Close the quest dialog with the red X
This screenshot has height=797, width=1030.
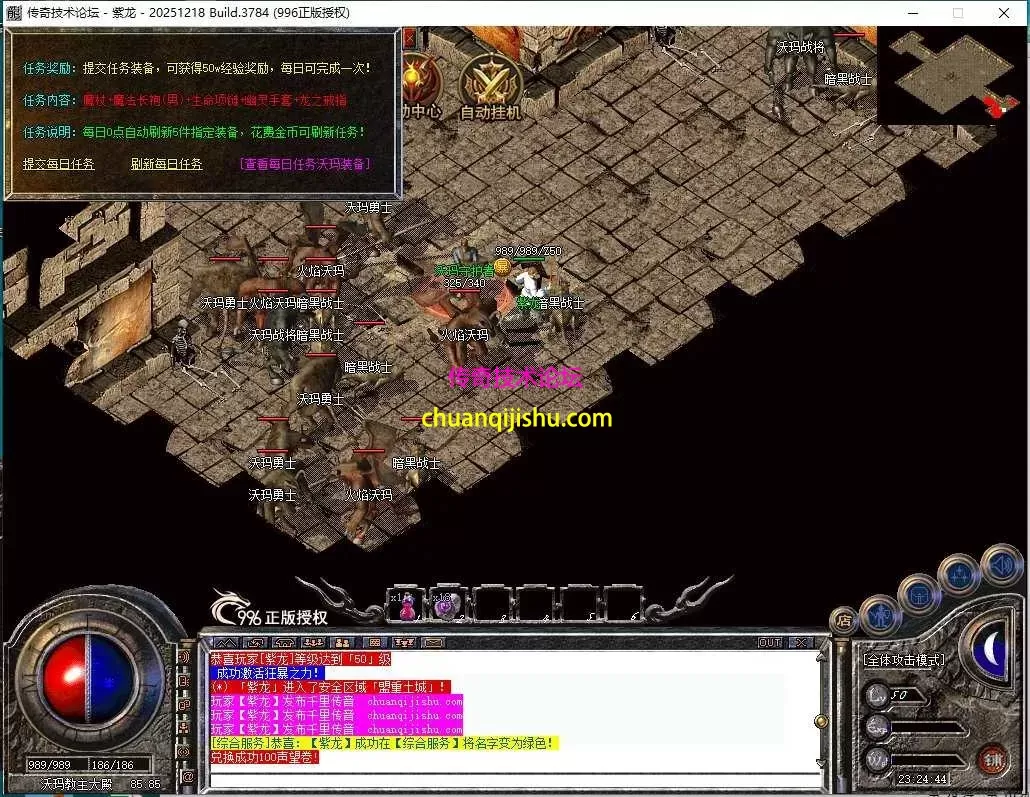tap(409, 37)
